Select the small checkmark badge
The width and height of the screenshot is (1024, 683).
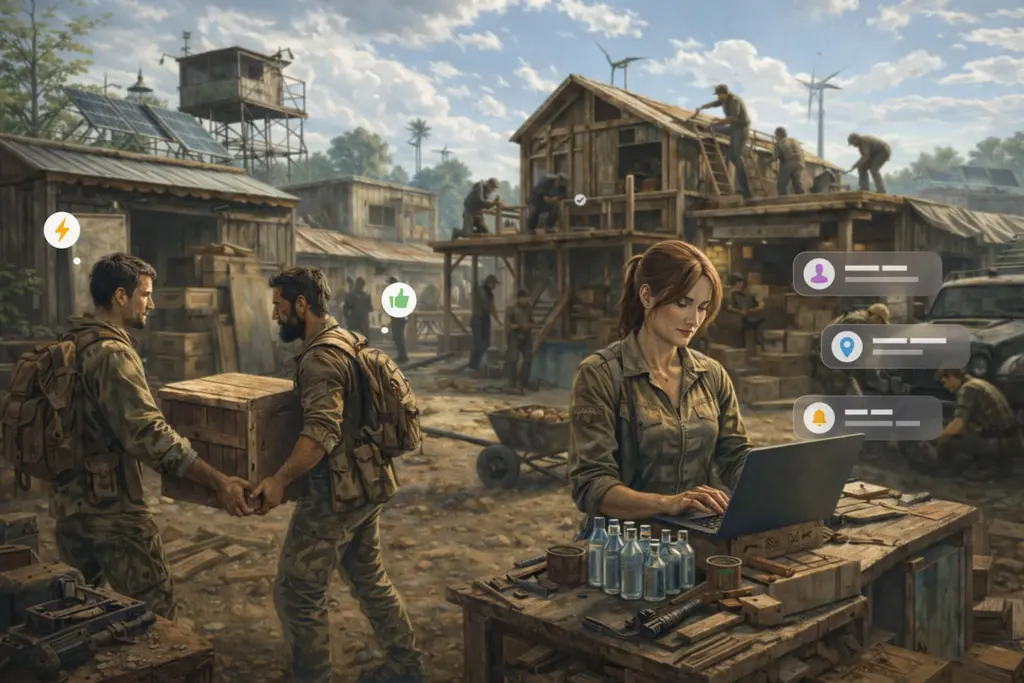pos(580,200)
